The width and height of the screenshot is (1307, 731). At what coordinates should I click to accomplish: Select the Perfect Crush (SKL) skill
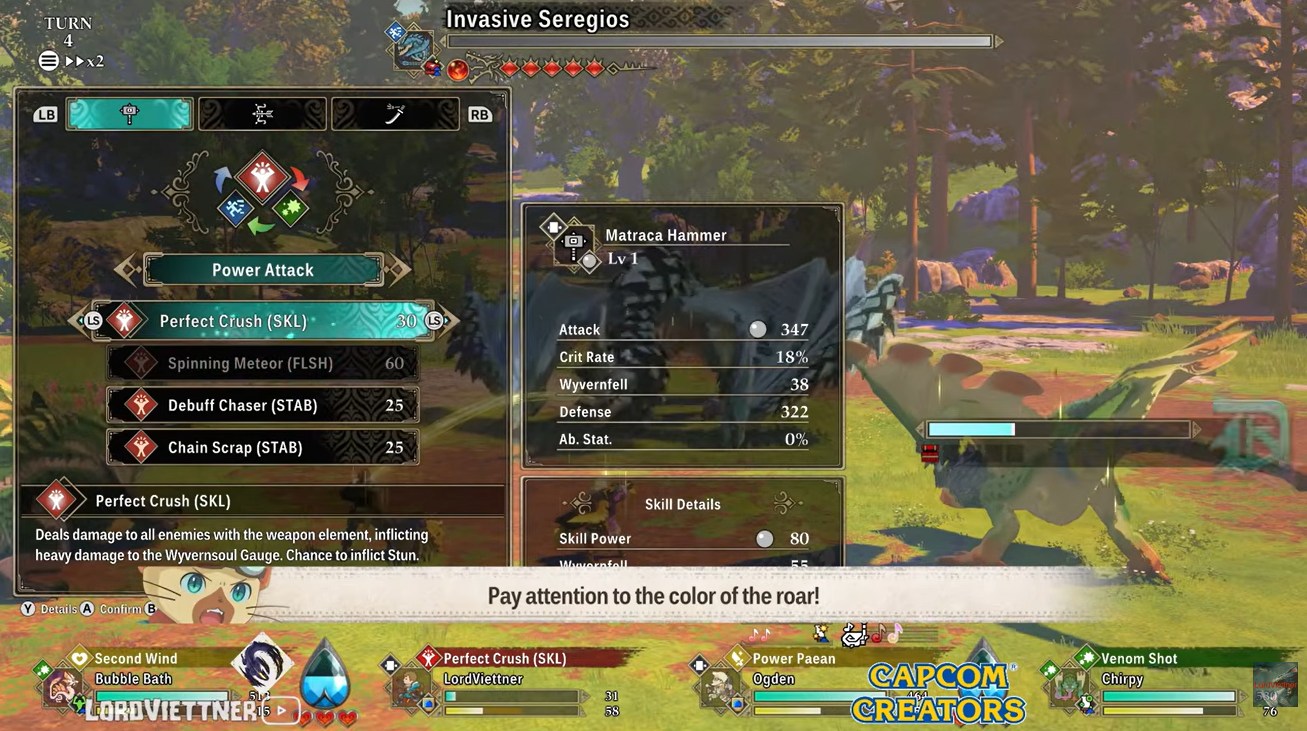point(263,321)
